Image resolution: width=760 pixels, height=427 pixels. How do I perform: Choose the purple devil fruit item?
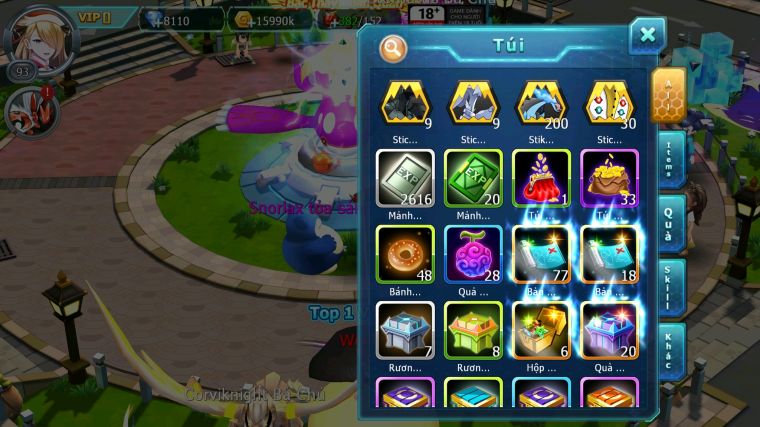tap(473, 254)
